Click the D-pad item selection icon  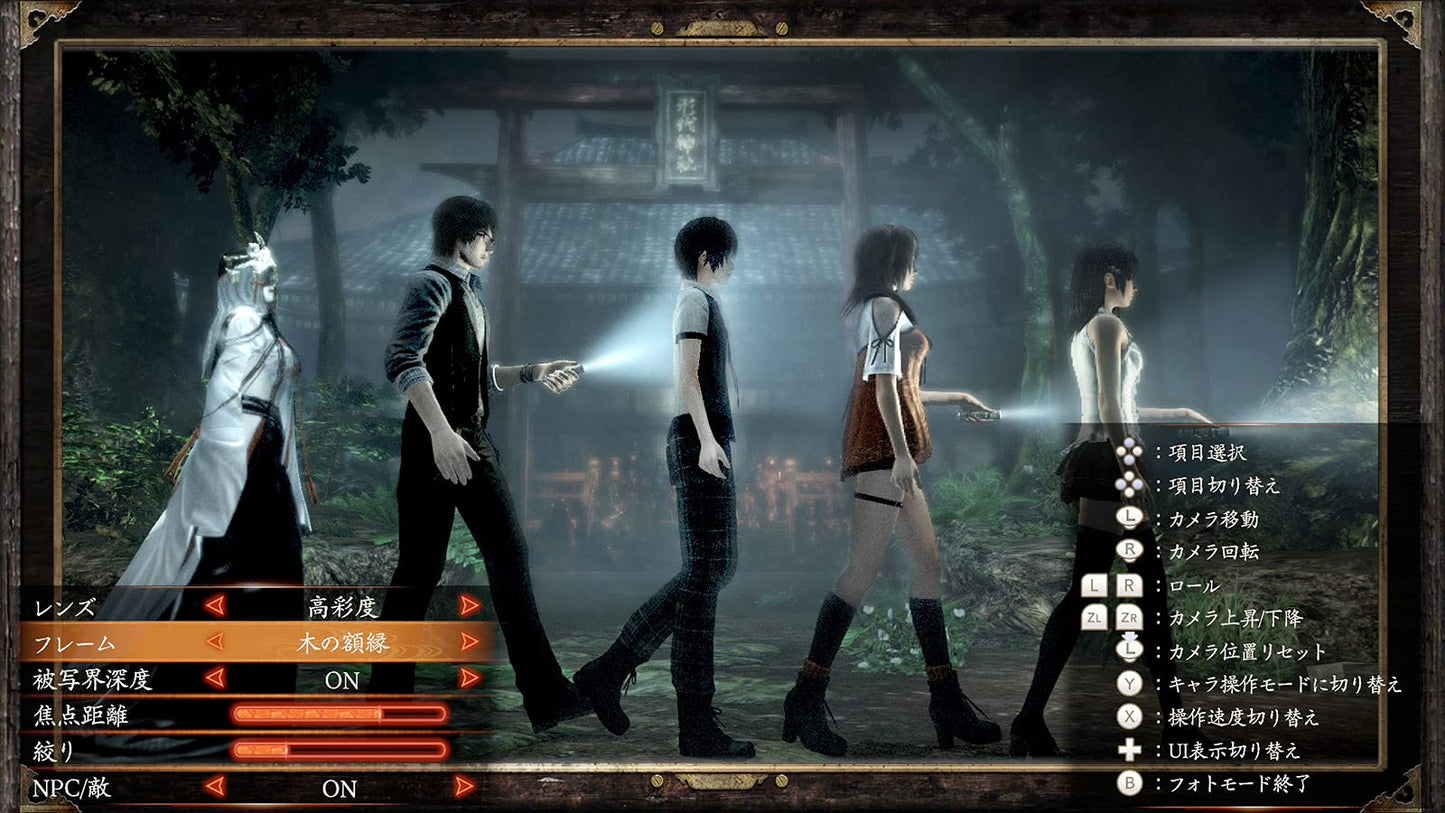click(1128, 451)
